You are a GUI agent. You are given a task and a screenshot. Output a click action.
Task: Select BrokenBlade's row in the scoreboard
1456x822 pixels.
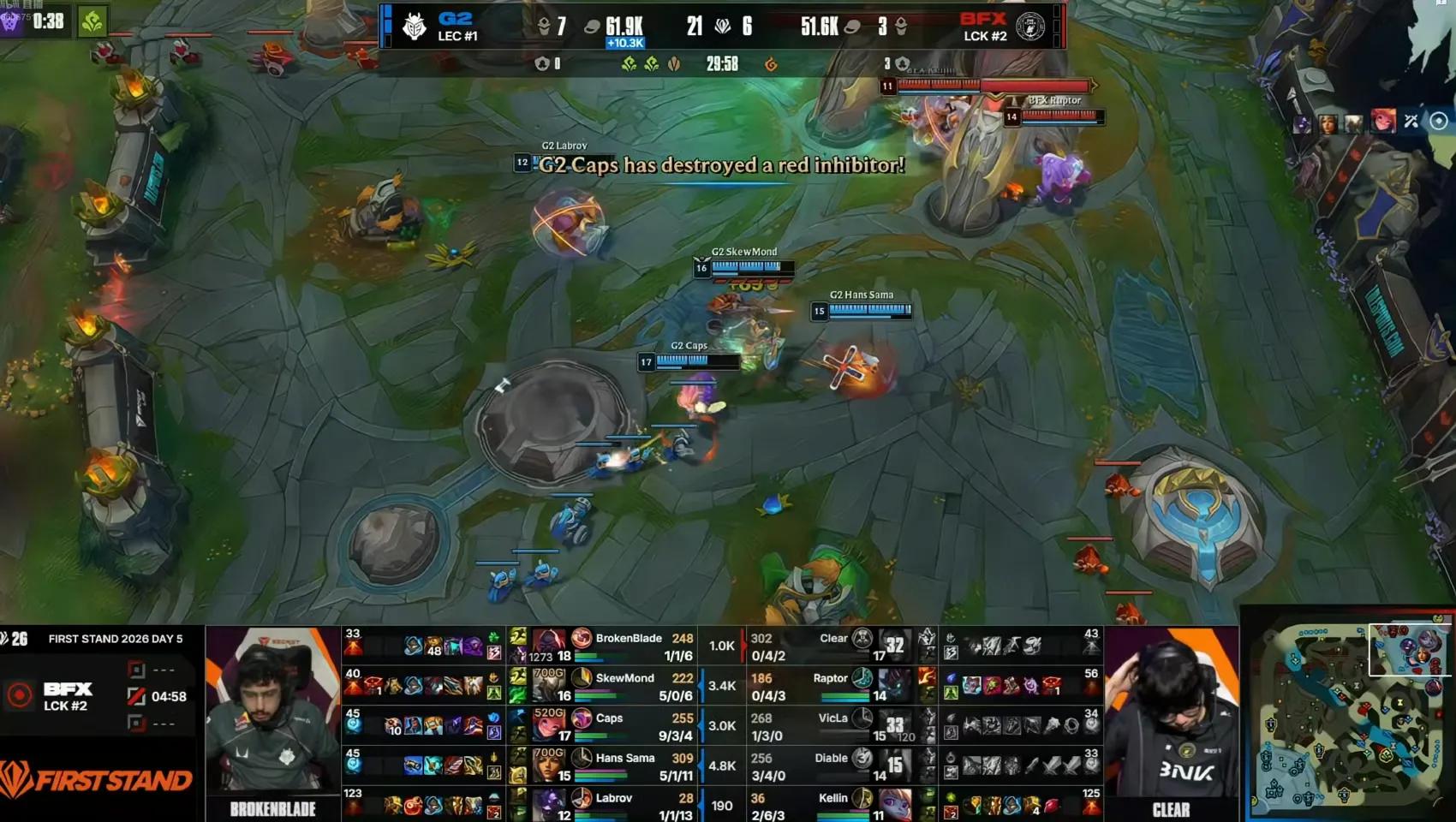[x=634, y=646]
